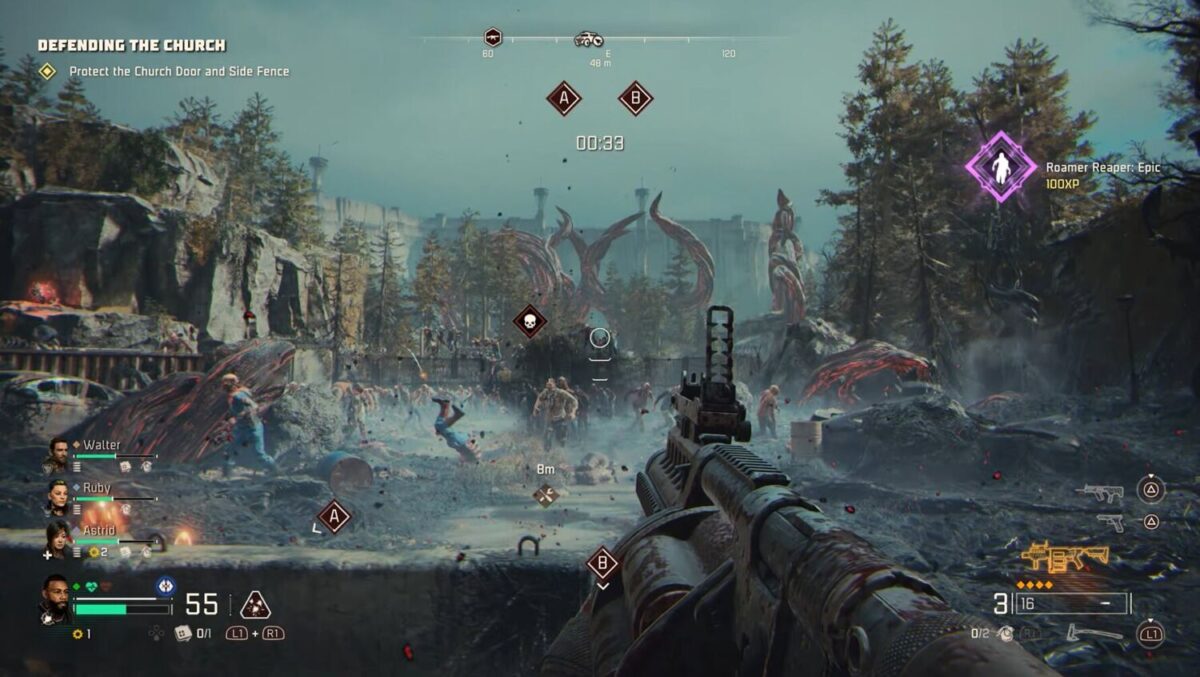The height and width of the screenshot is (677, 1200).
Task: Select the skull threat marker
Action: [x=530, y=321]
